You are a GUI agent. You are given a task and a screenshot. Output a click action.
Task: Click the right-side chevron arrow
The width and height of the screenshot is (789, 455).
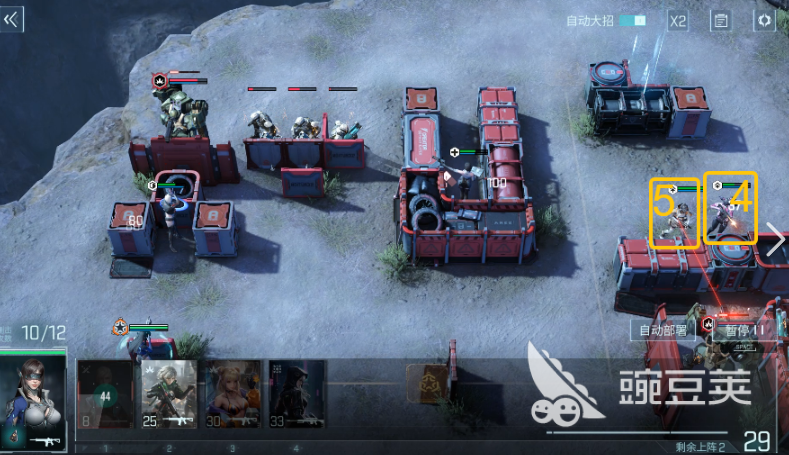tap(775, 238)
